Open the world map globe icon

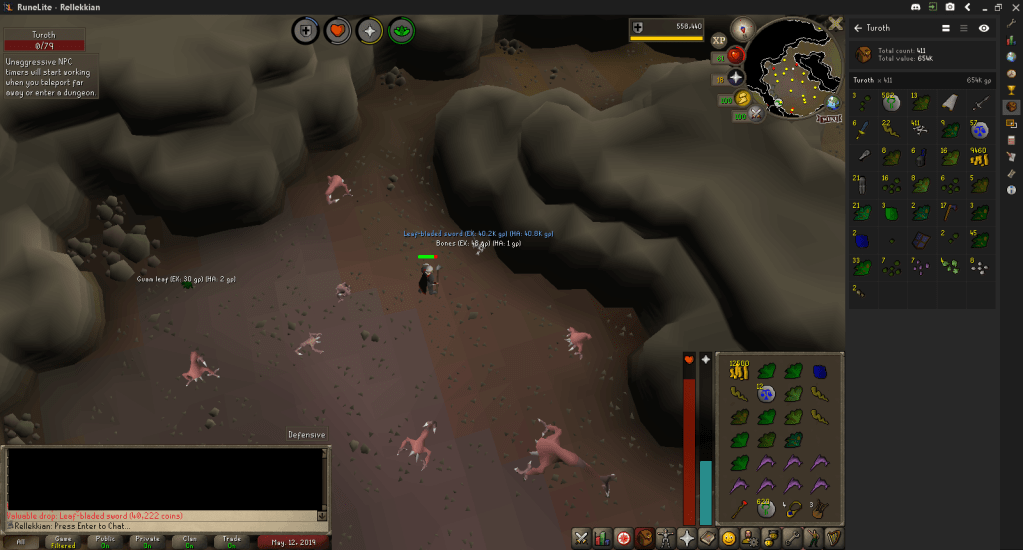[x=832, y=102]
